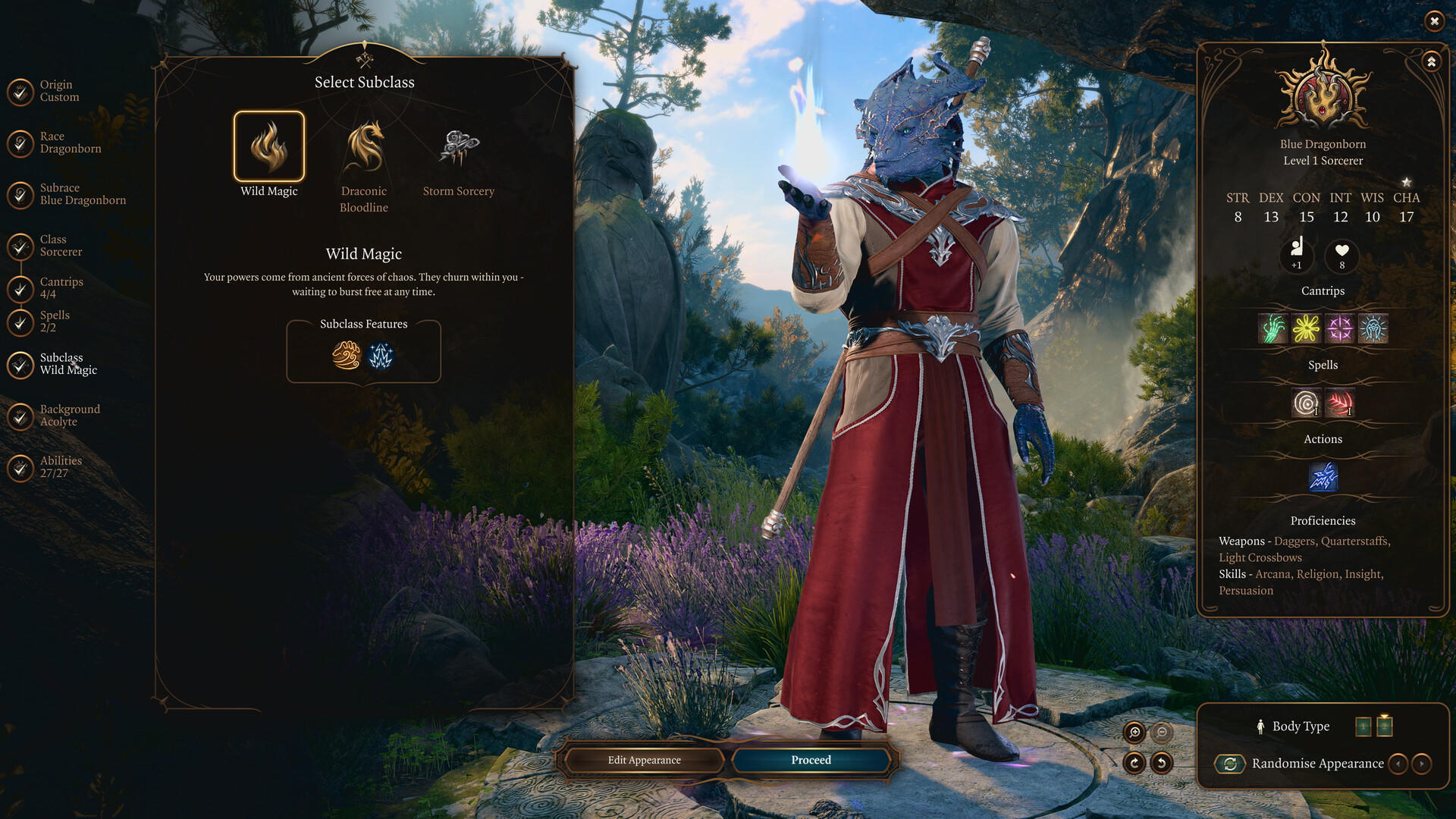Click the Wild Magic surge feature icon
The height and width of the screenshot is (819, 1456).
(x=381, y=356)
